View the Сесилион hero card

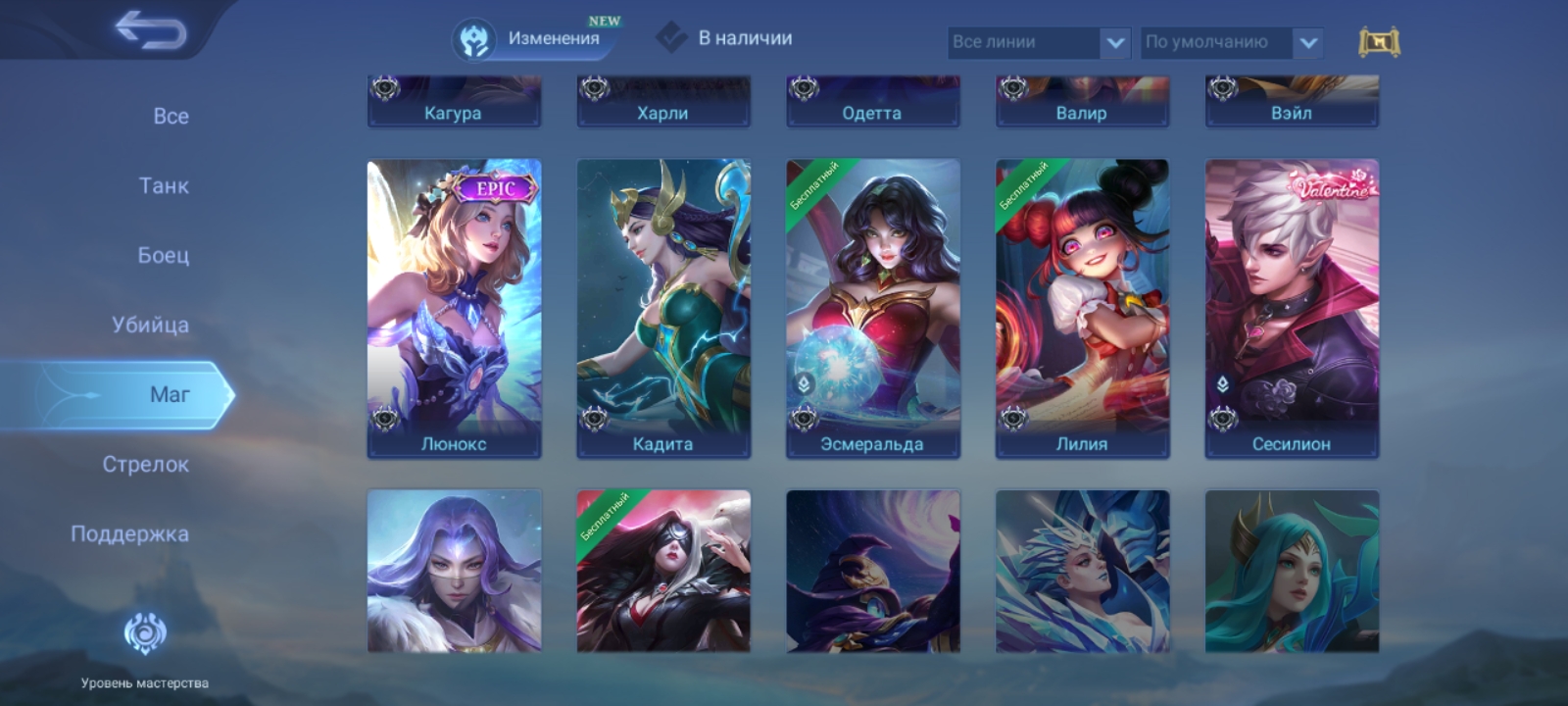(1292, 308)
